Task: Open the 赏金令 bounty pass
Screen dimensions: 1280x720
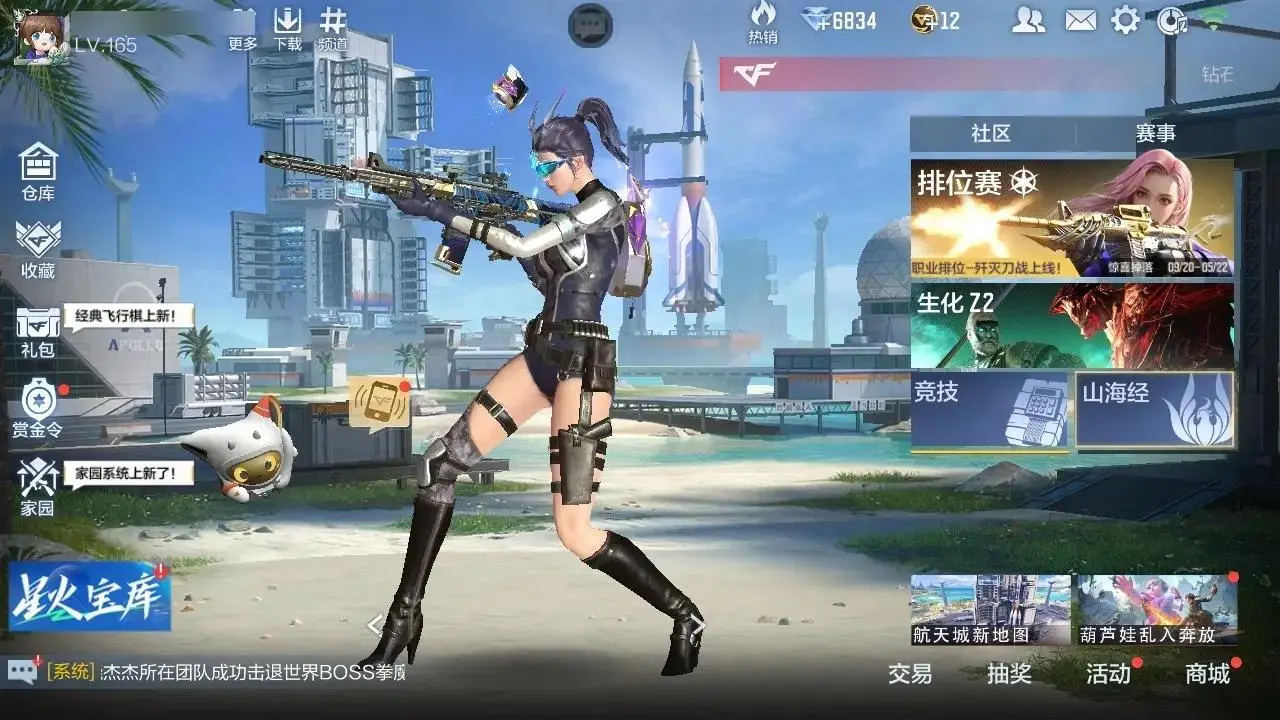Action: [x=38, y=407]
